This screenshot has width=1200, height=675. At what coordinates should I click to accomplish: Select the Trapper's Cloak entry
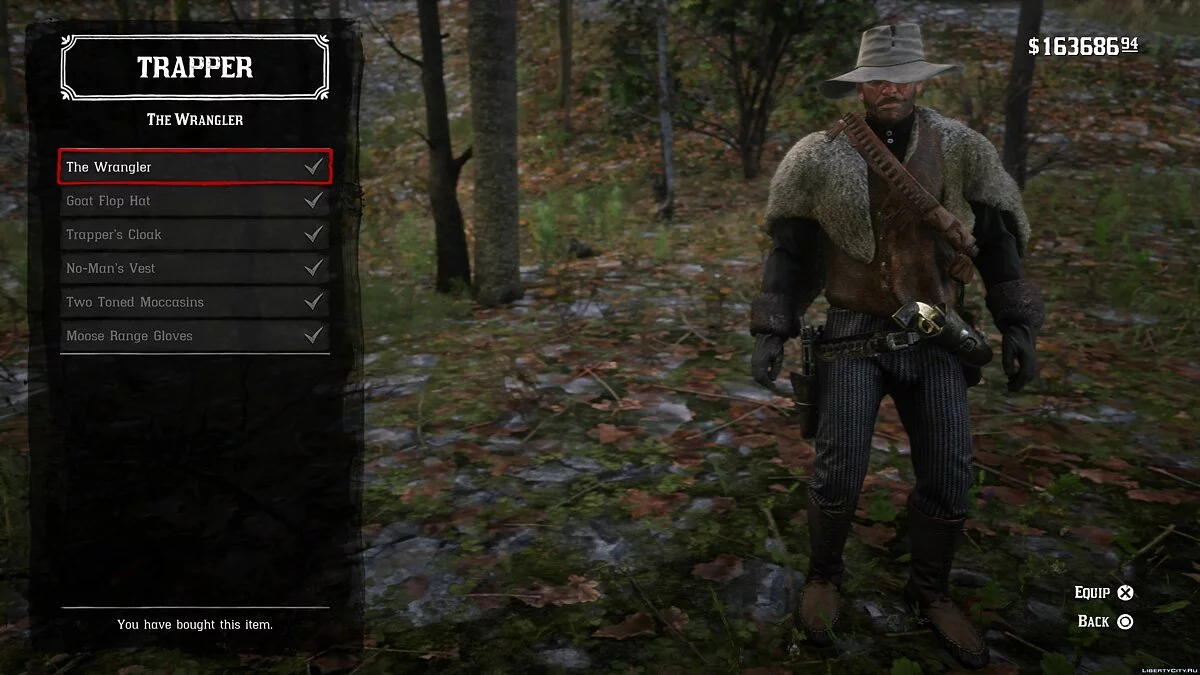pyautogui.click(x=194, y=235)
